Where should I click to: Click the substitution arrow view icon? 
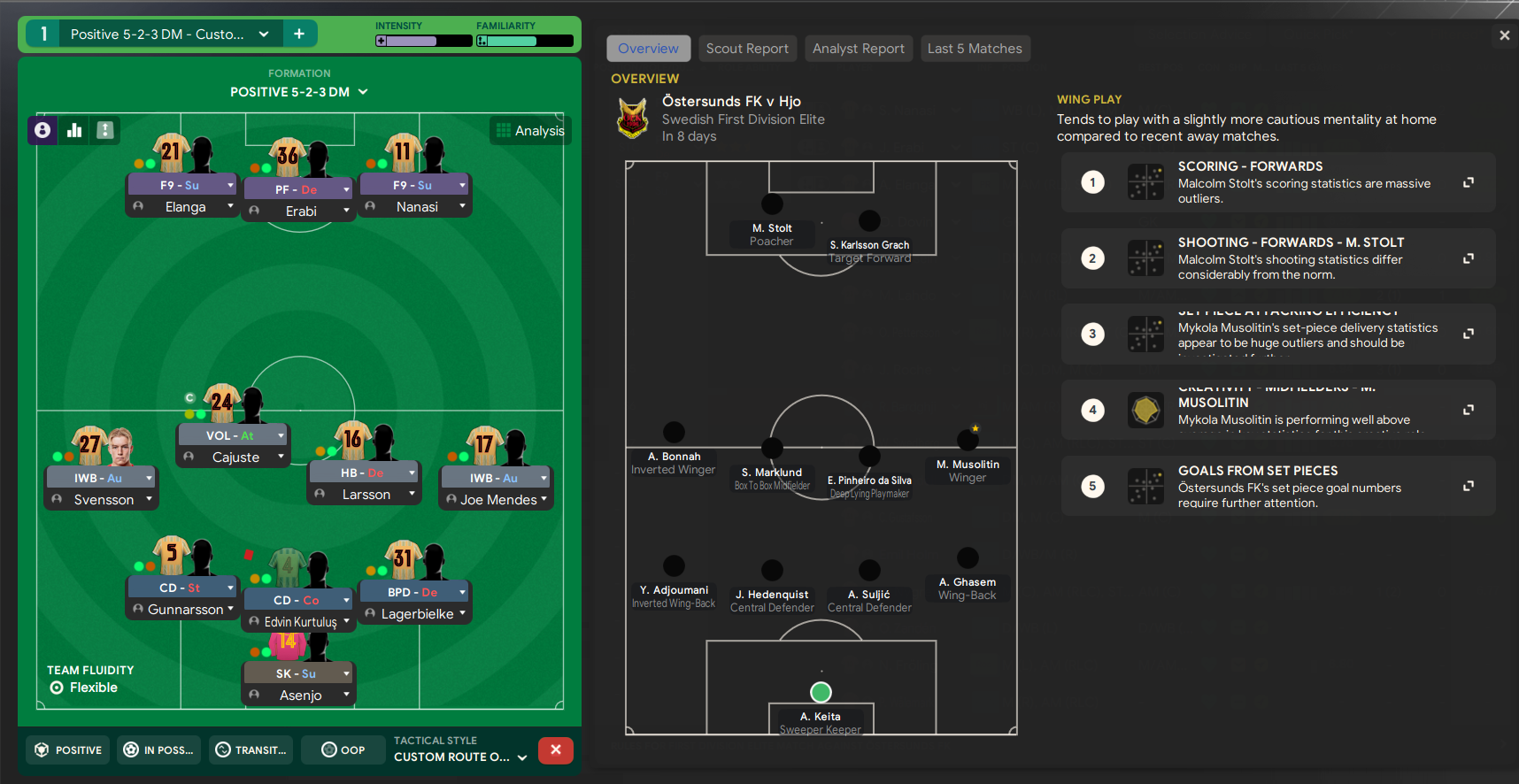[x=105, y=130]
